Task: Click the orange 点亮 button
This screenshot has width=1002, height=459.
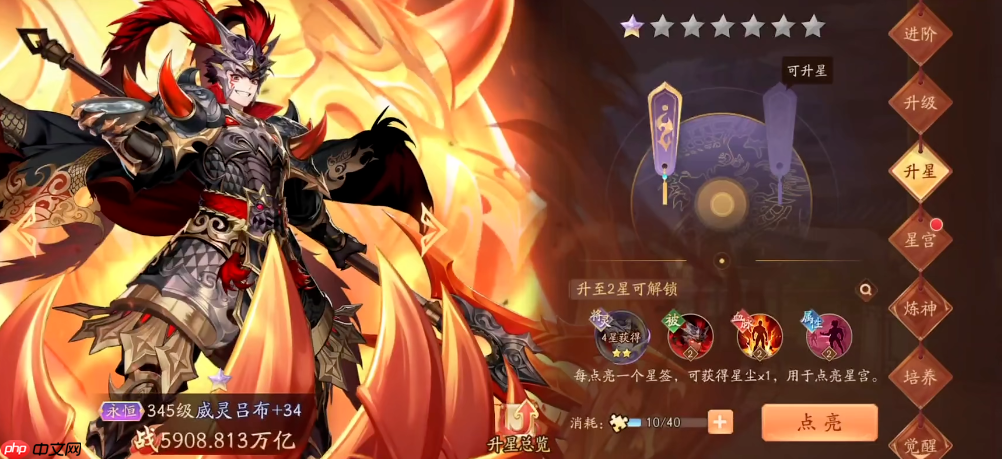Action: (819, 422)
